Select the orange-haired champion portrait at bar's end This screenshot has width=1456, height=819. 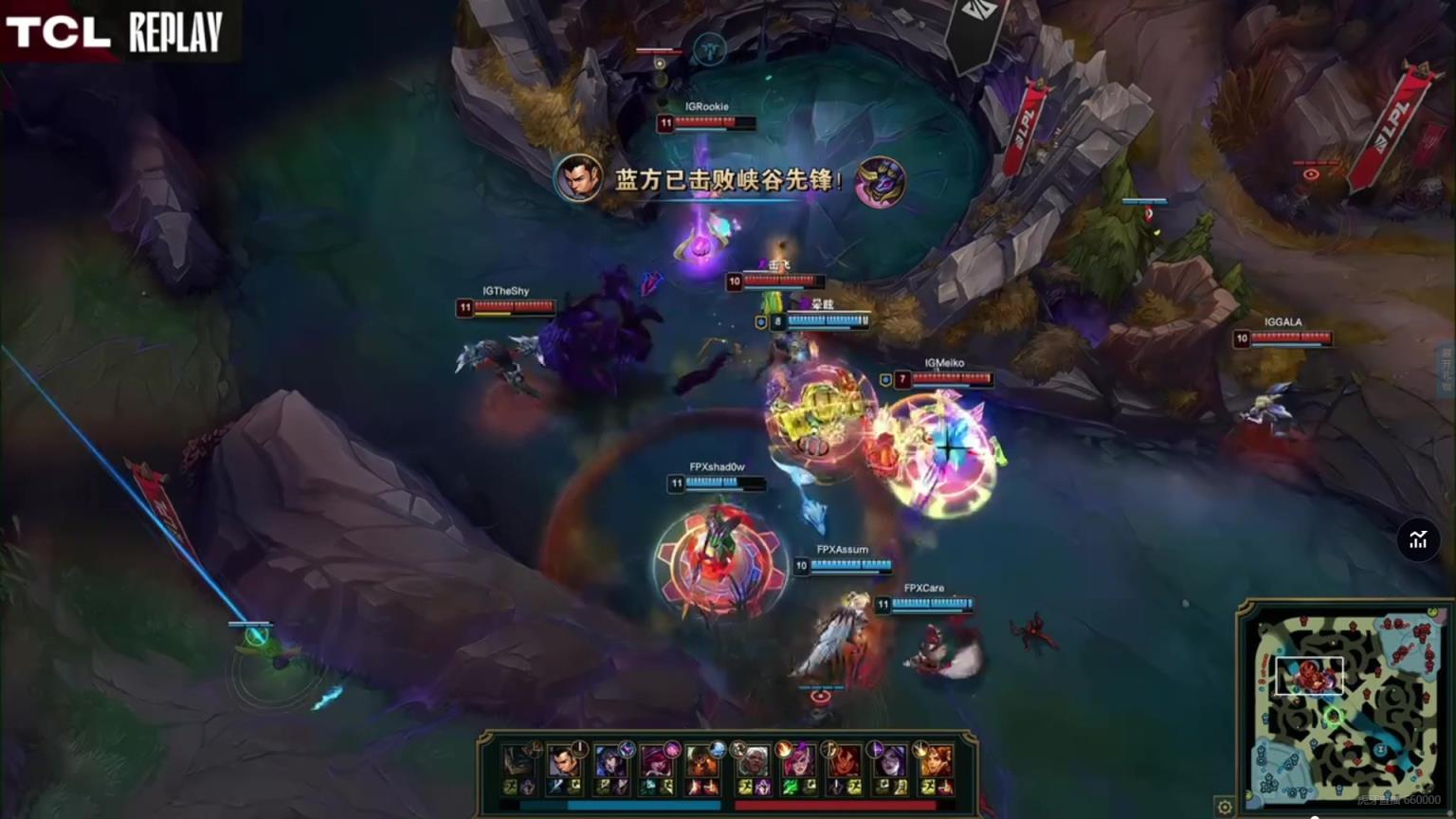point(935,761)
